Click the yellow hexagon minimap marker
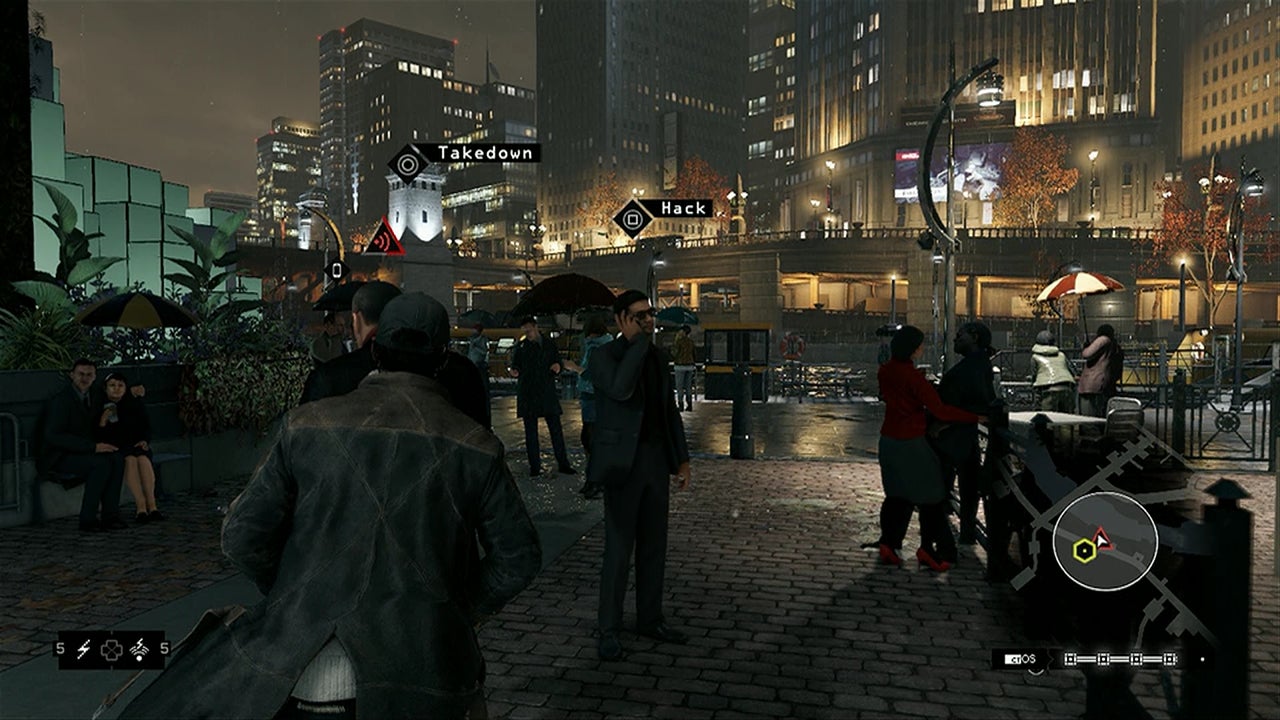 coord(1084,549)
